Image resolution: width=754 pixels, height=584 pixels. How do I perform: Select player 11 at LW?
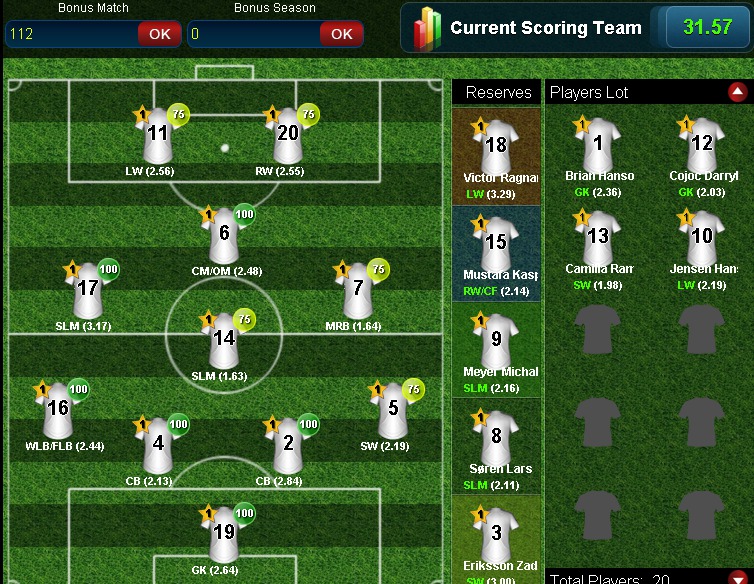tap(157, 135)
